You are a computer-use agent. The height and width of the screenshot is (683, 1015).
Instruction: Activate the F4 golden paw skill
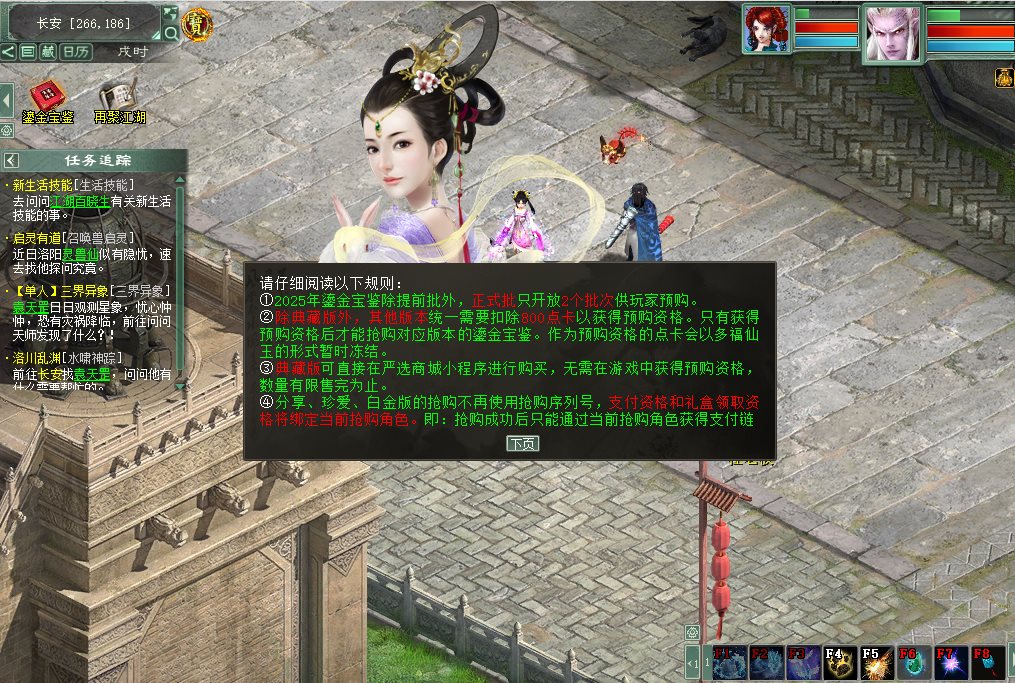click(x=839, y=664)
